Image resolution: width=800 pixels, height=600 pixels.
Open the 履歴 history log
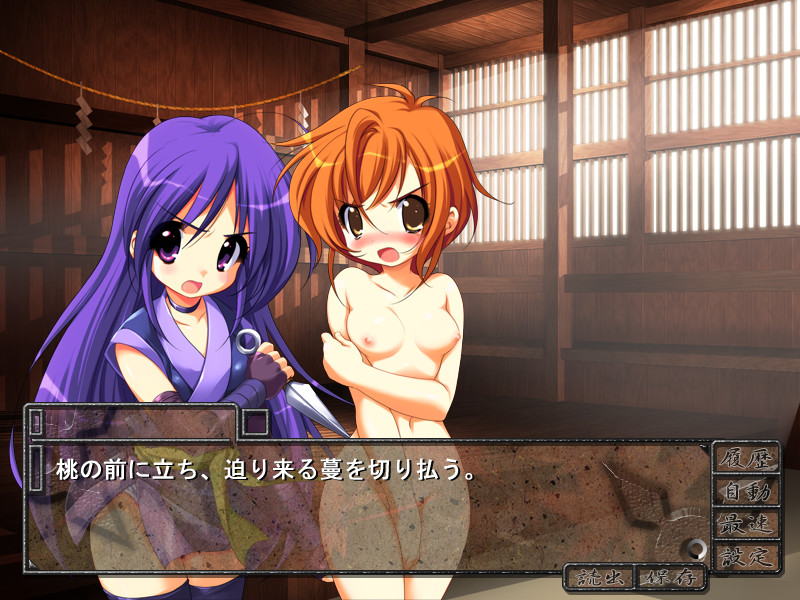746,458
